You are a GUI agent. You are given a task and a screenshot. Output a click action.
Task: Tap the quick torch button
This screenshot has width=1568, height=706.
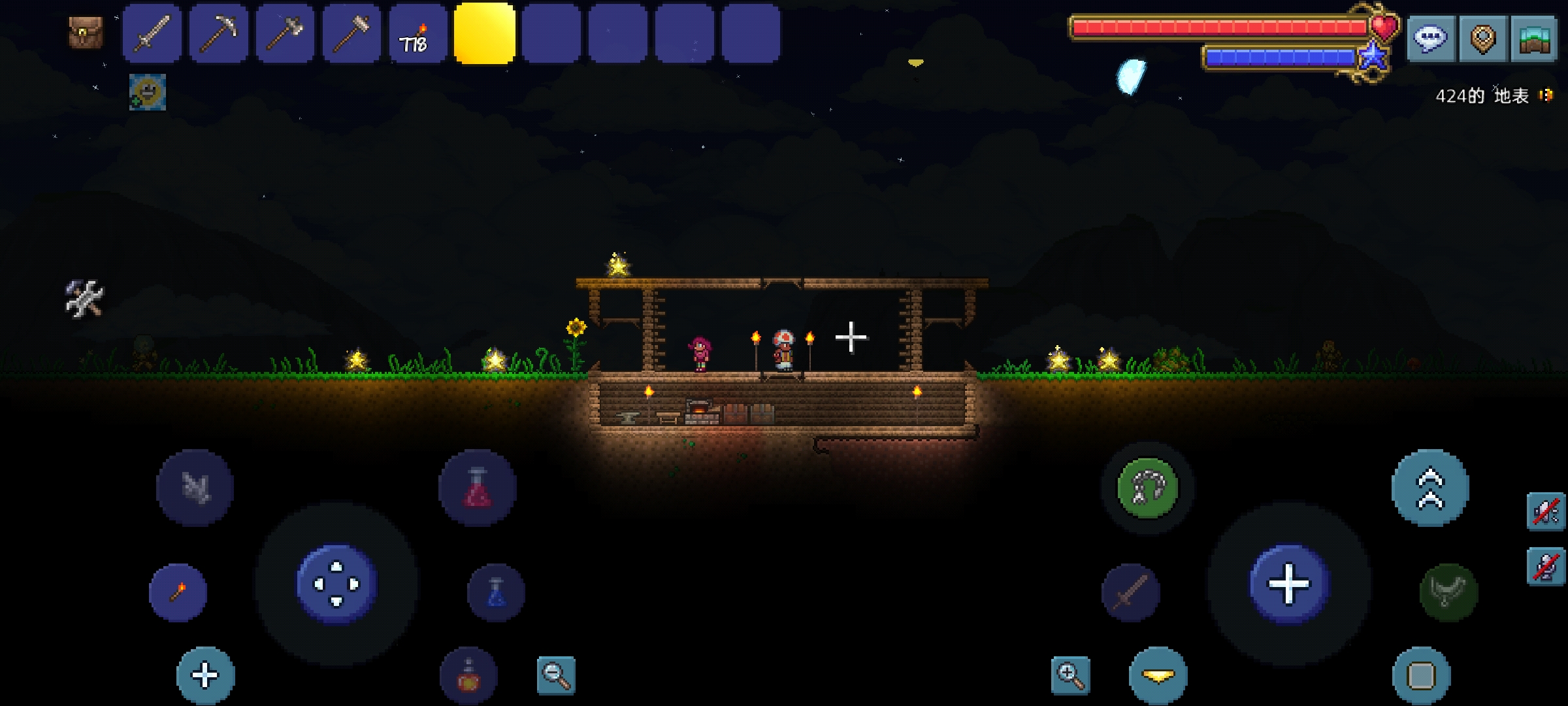(178, 592)
